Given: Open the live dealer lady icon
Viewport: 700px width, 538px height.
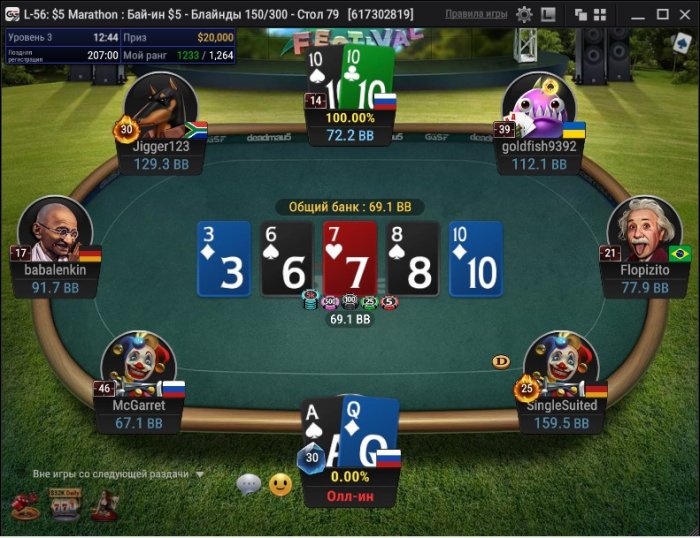Looking at the screenshot, I should click(x=104, y=506).
